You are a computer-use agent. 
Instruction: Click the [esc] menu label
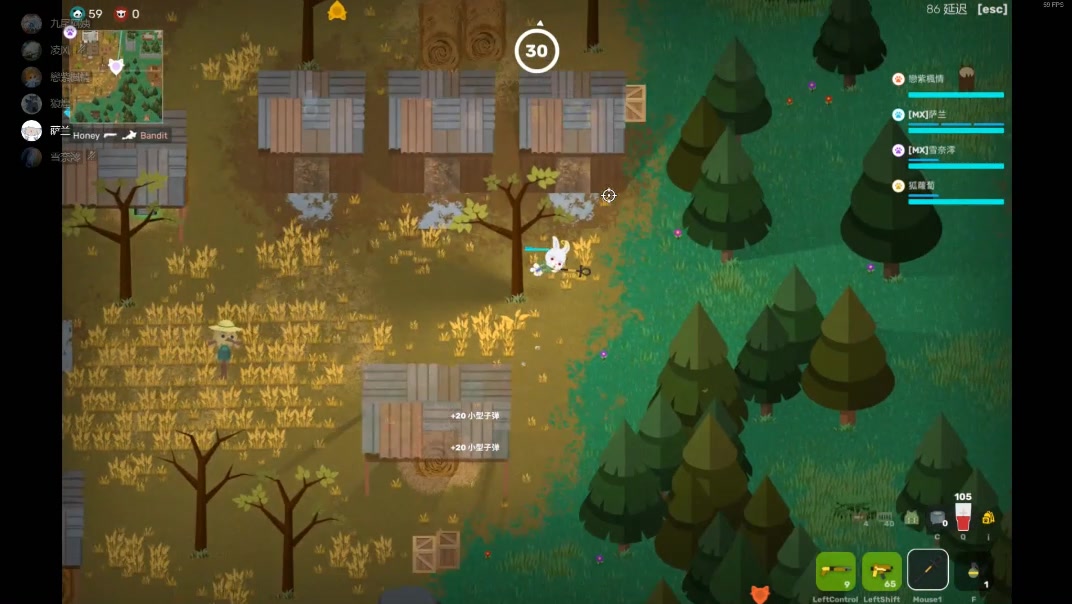point(992,9)
